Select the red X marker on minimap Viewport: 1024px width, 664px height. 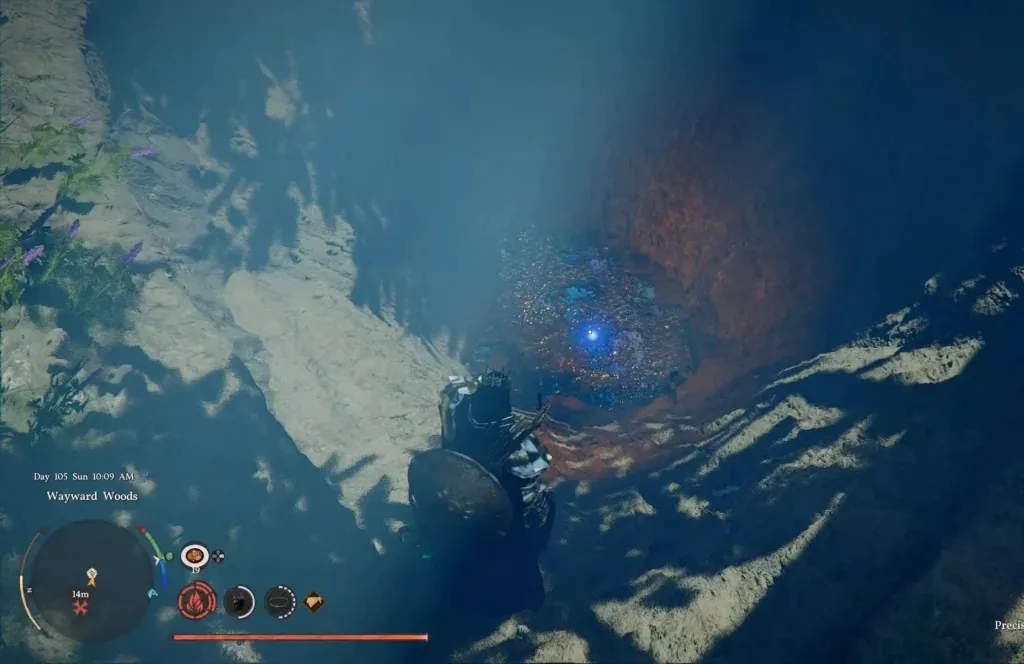(x=79, y=607)
